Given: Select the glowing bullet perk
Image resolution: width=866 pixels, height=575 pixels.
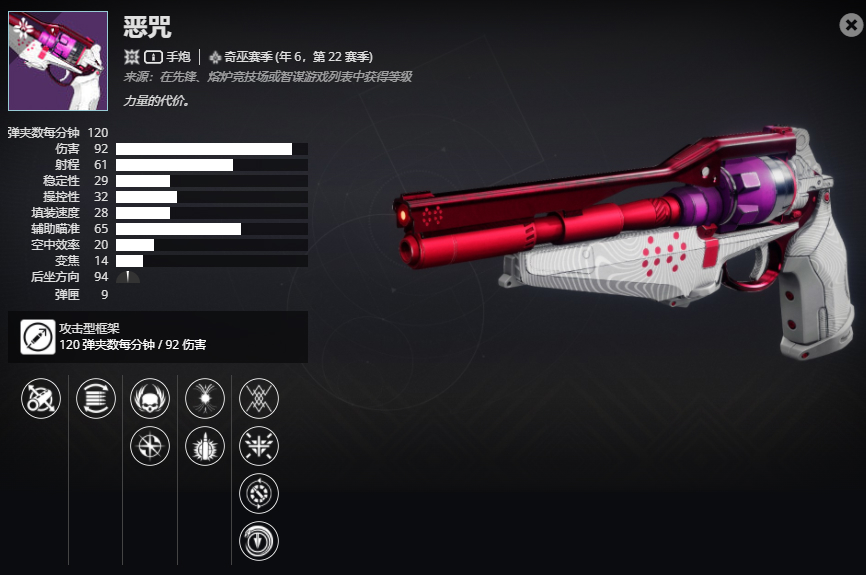Looking at the screenshot, I should click(205, 446).
